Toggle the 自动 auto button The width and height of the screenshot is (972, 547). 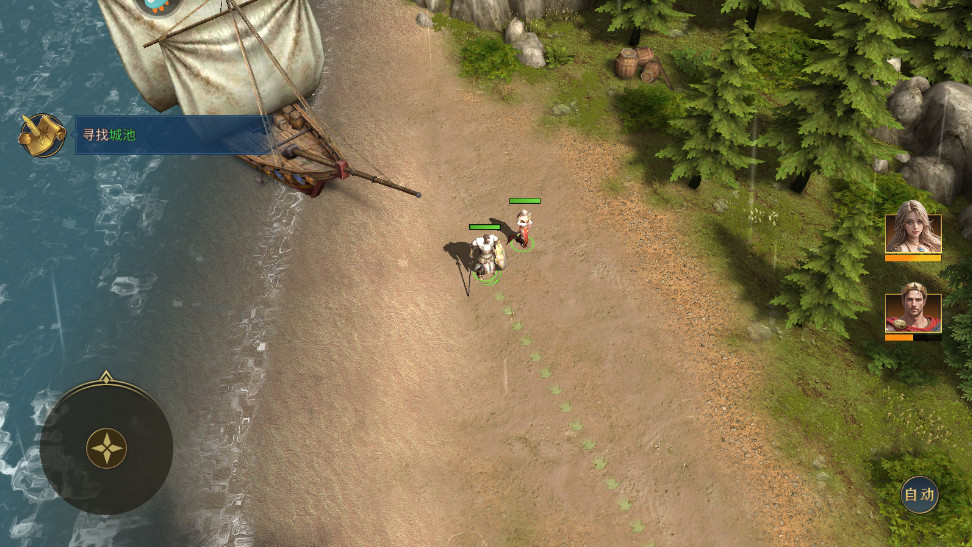(x=919, y=494)
